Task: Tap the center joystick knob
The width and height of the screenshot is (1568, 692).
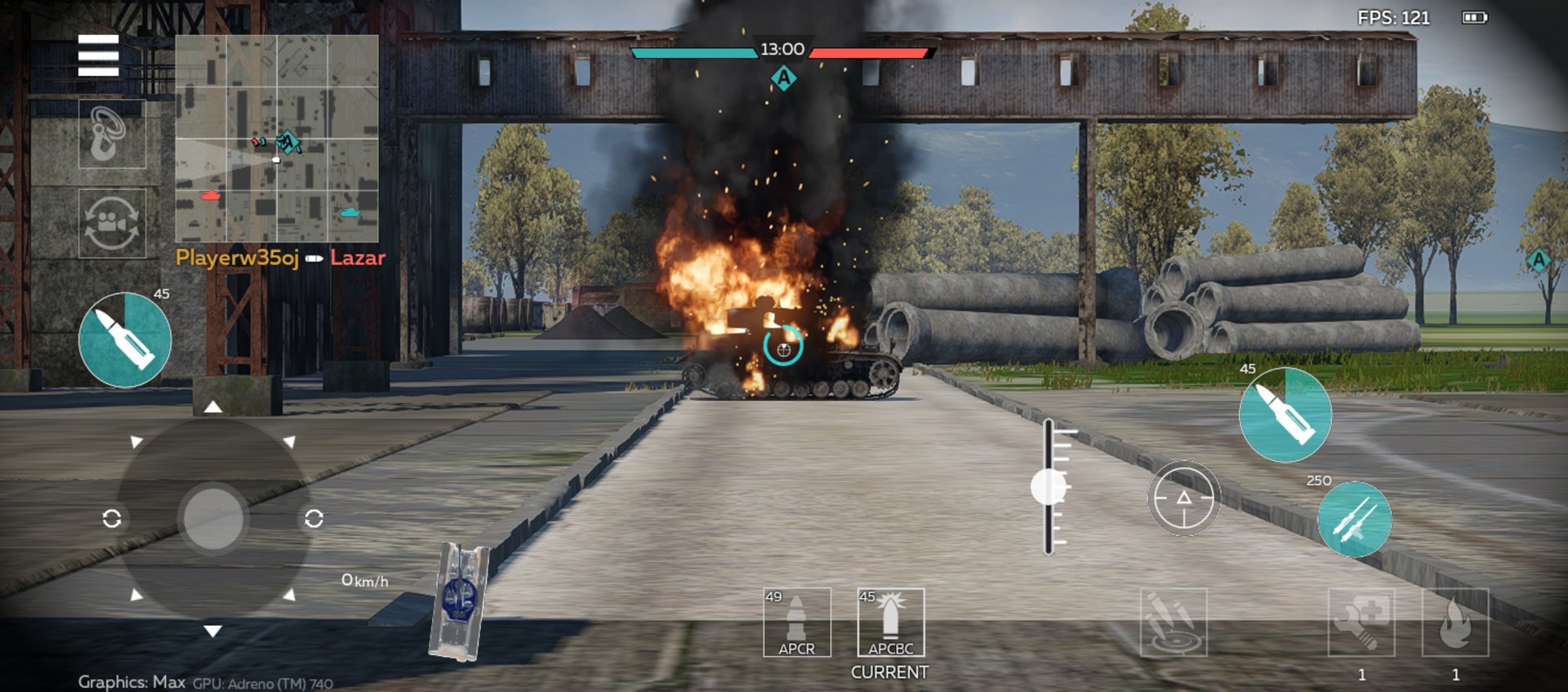Action: click(212, 519)
